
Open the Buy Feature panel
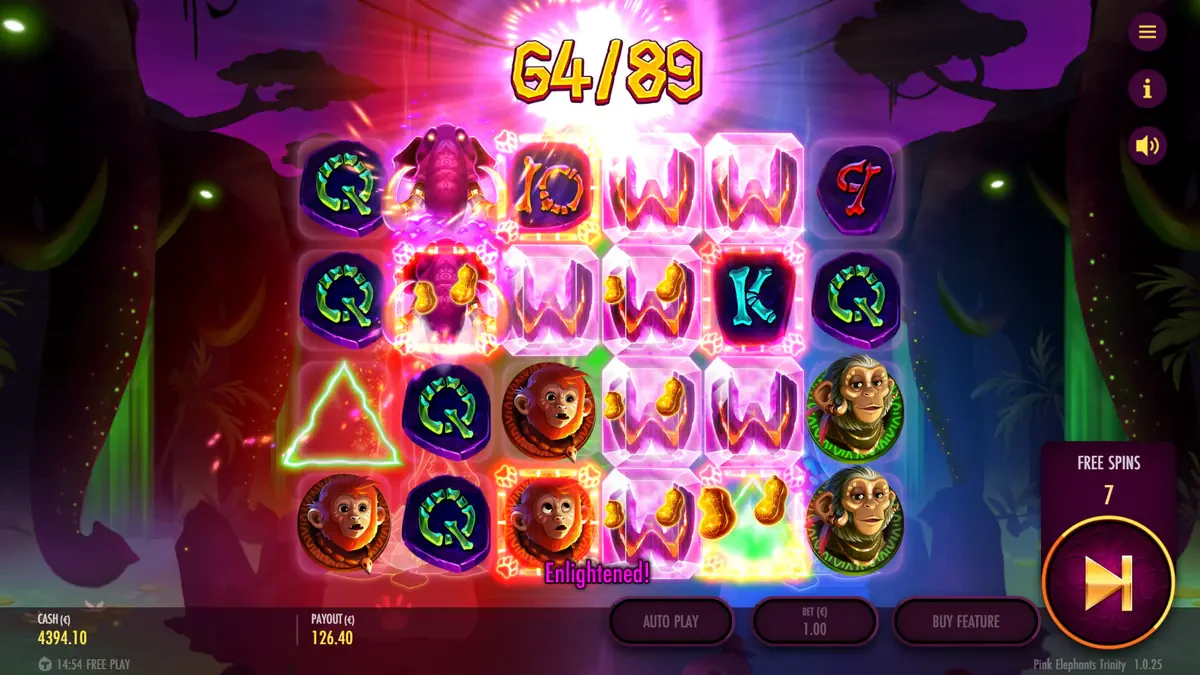[x=965, y=621]
